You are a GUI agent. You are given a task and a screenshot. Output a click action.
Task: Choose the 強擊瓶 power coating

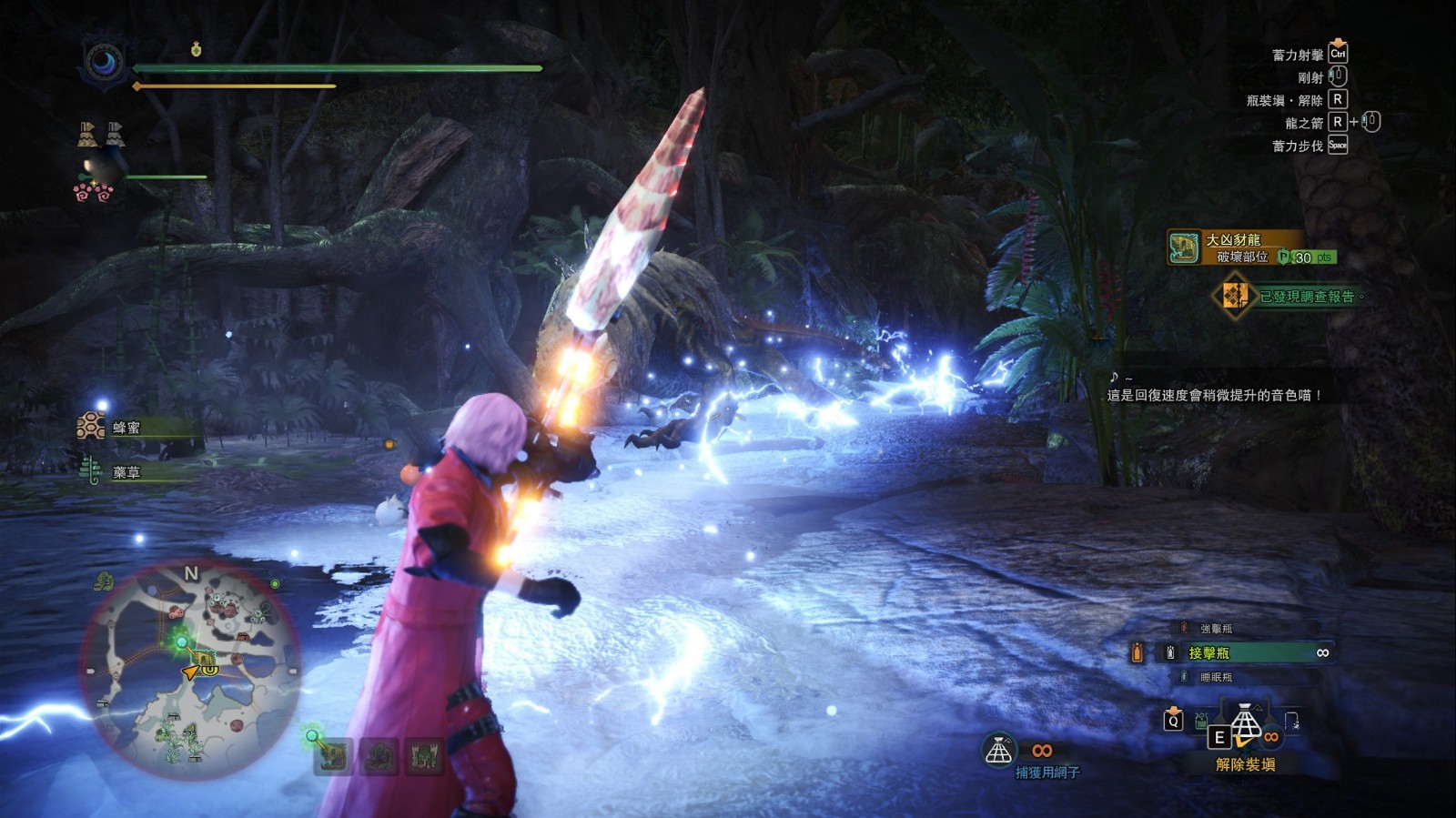point(1216,629)
